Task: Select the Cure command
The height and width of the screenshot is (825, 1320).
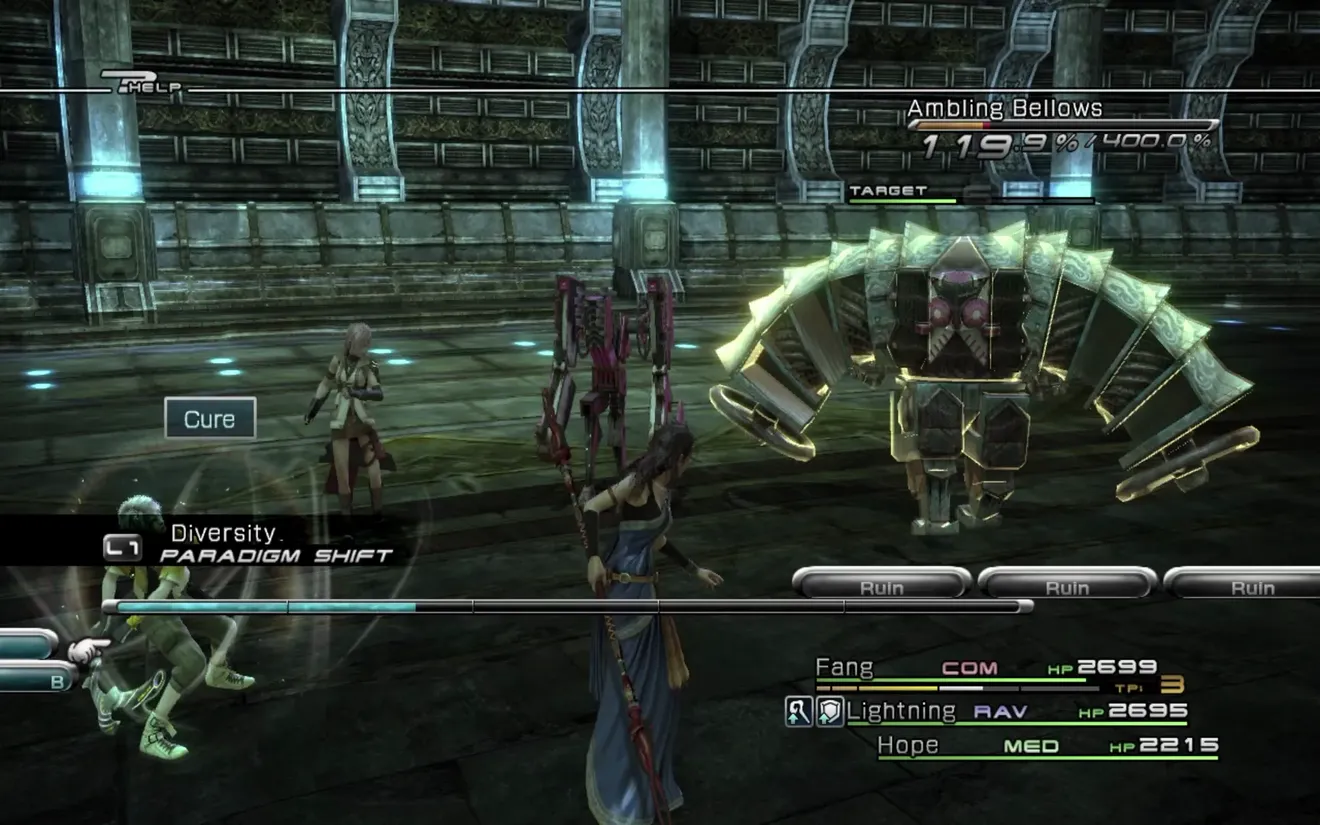Action: pos(210,419)
